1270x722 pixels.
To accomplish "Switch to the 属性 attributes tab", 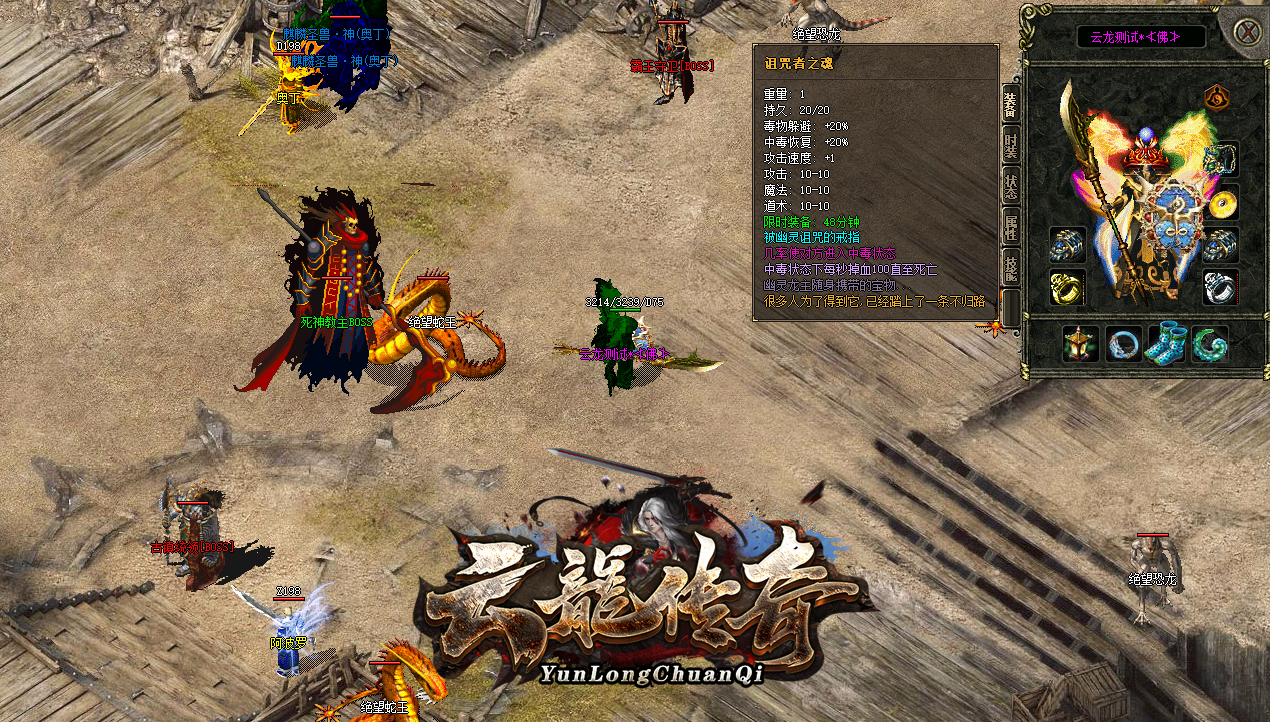I will coord(1010,227).
